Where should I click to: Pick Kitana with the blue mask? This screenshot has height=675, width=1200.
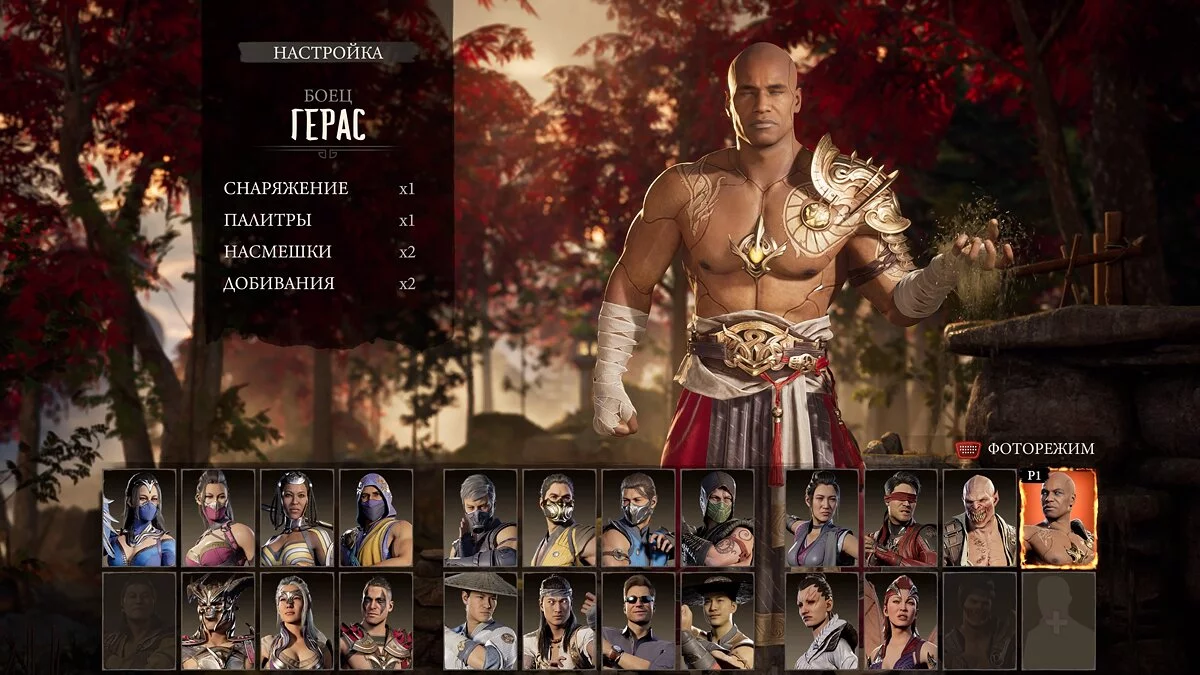pos(139,518)
